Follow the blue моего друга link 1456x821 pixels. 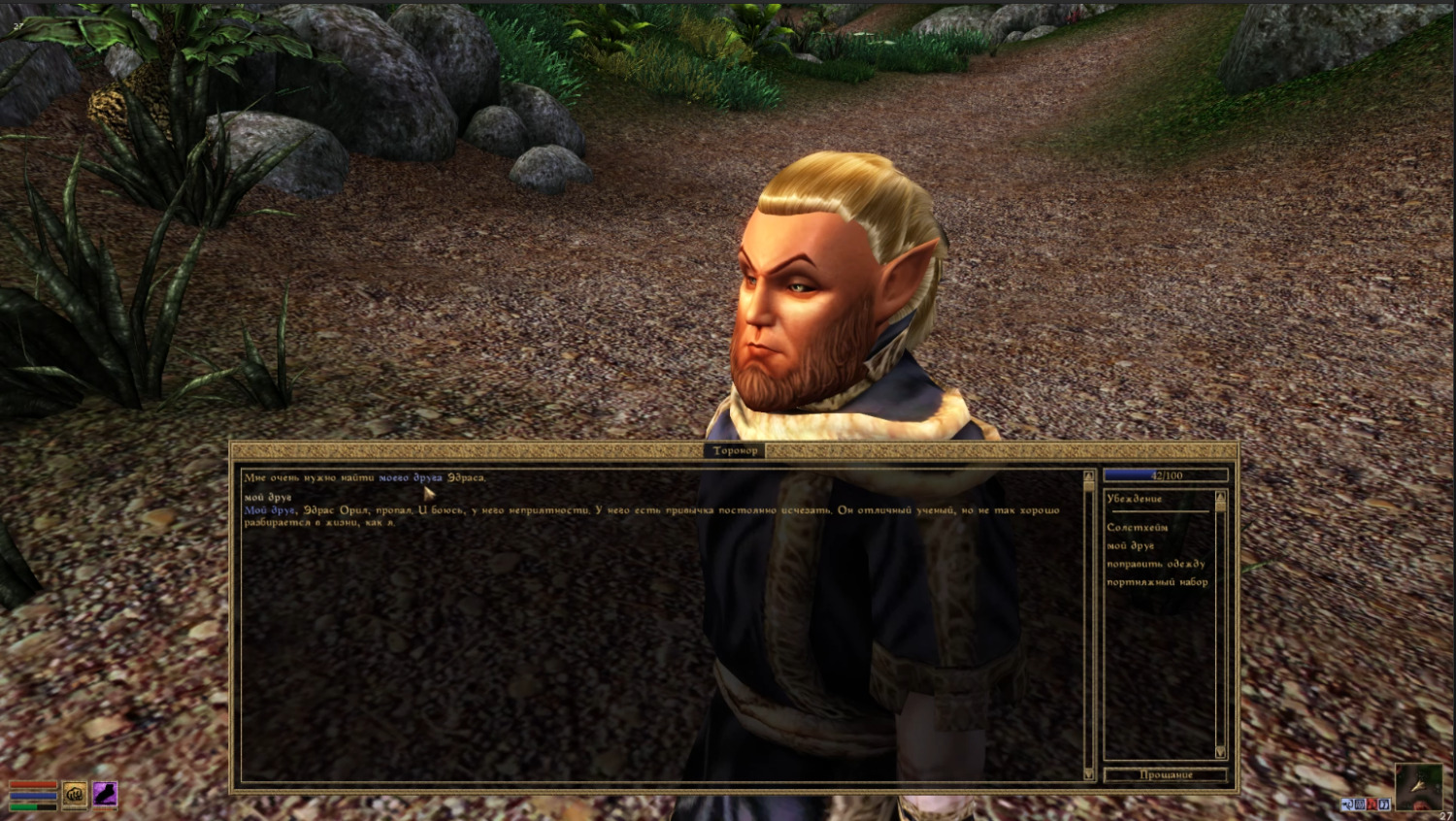tap(411, 477)
